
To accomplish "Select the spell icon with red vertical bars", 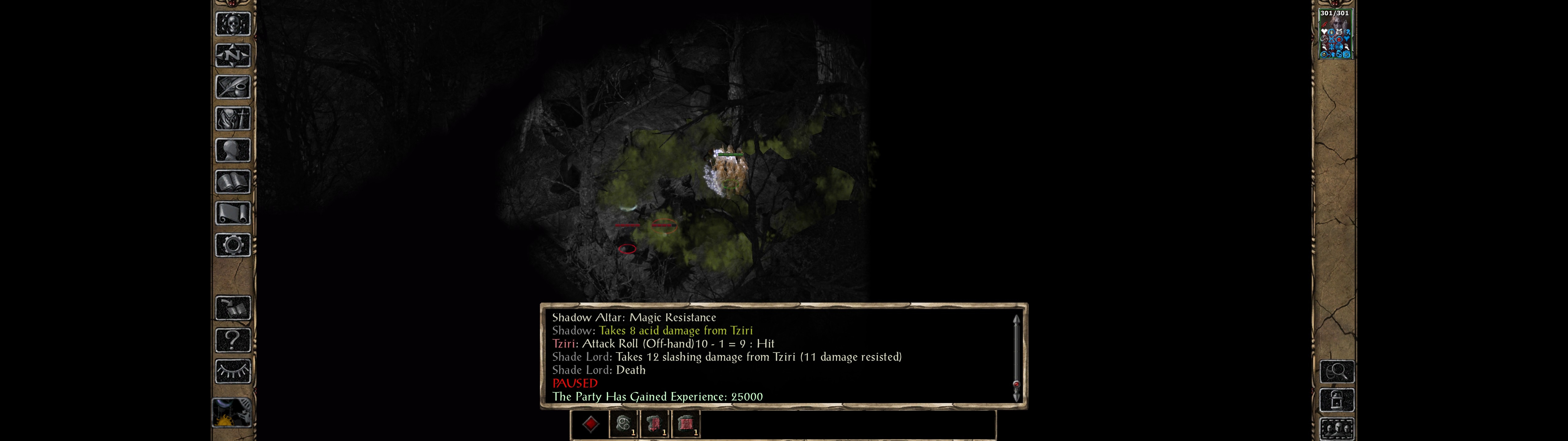I will [x=654, y=424].
